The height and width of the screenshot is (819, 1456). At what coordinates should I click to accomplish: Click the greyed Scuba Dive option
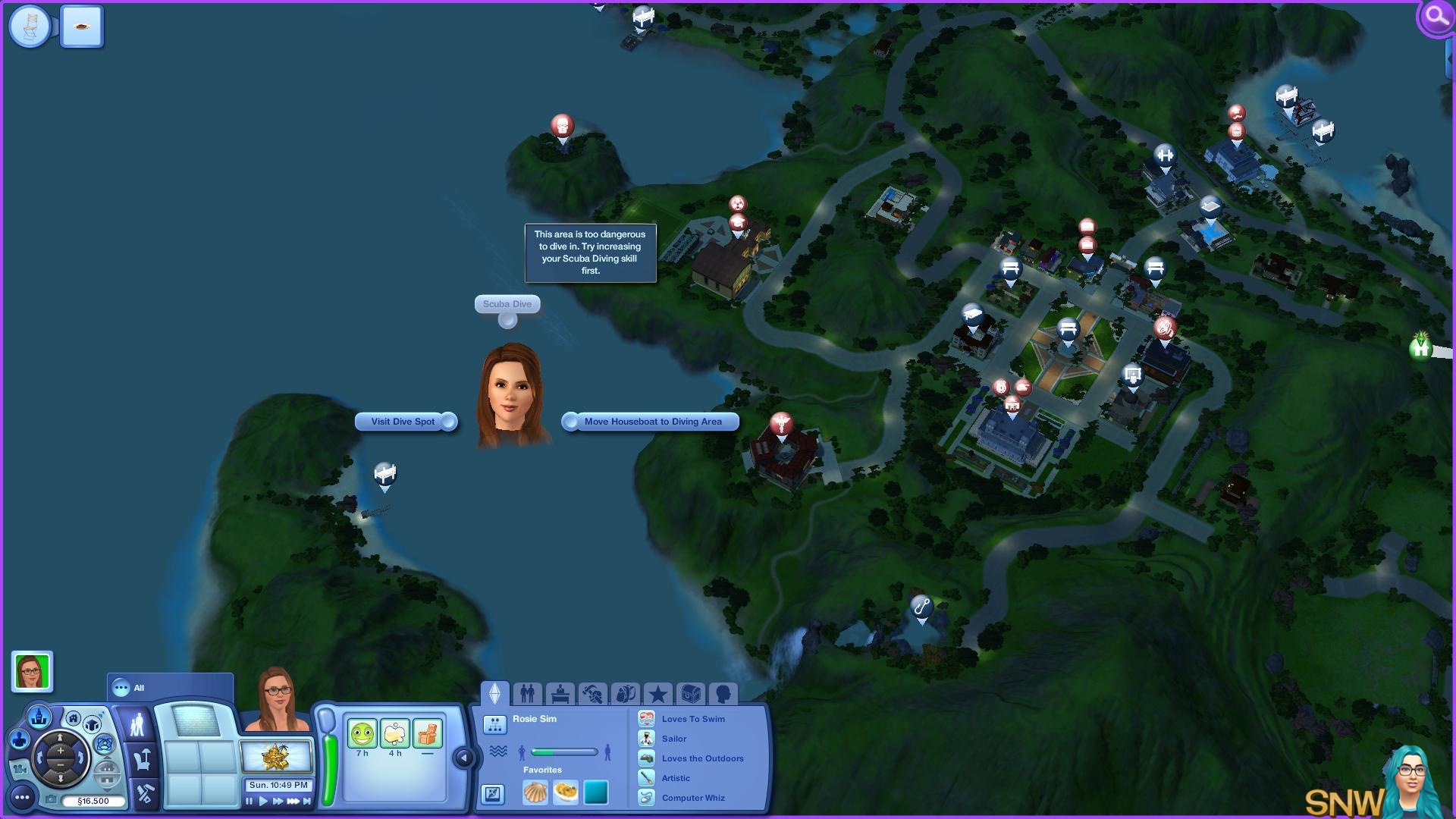pos(507,304)
